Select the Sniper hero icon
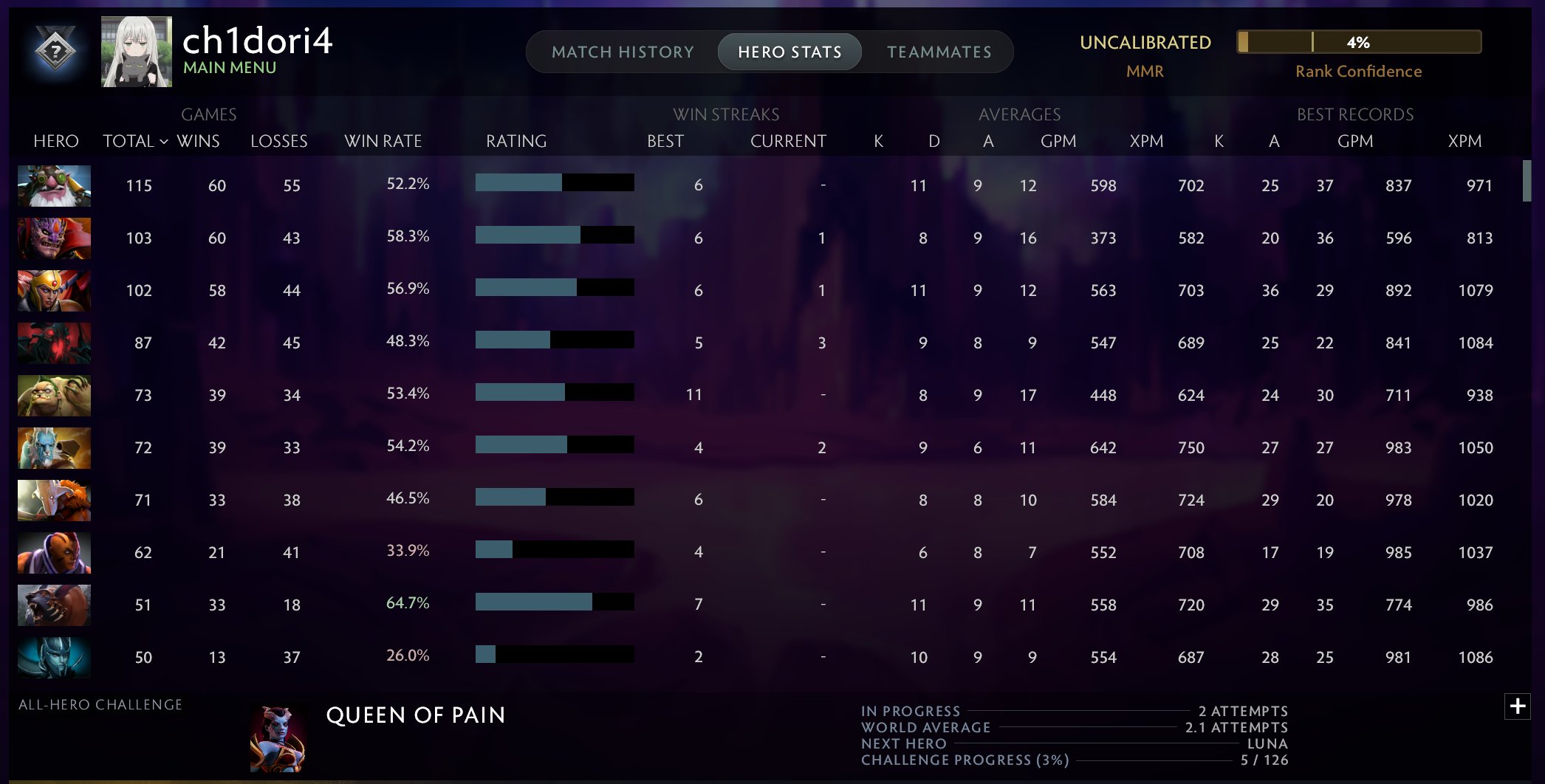Image resolution: width=1545 pixels, height=784 pixels. pyautogui.click(x=54, y=186)
